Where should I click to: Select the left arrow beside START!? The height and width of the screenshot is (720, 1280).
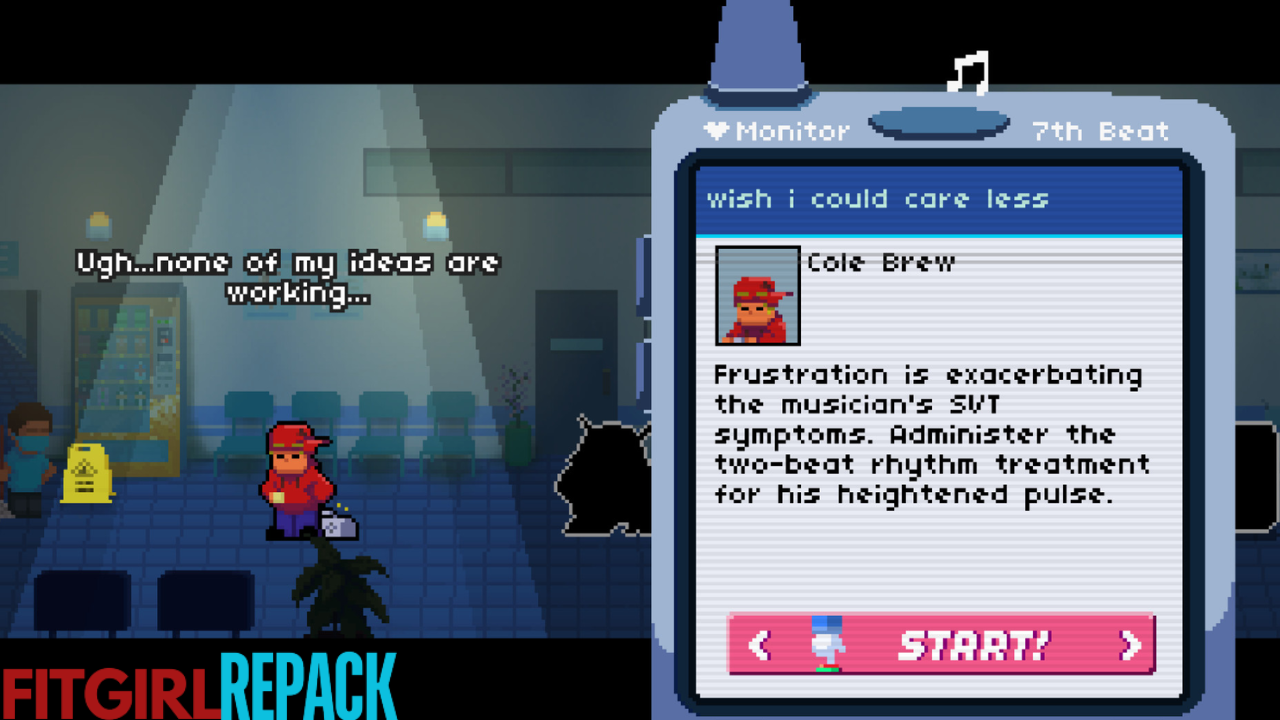pyautogui.click(x=759, y=645)
